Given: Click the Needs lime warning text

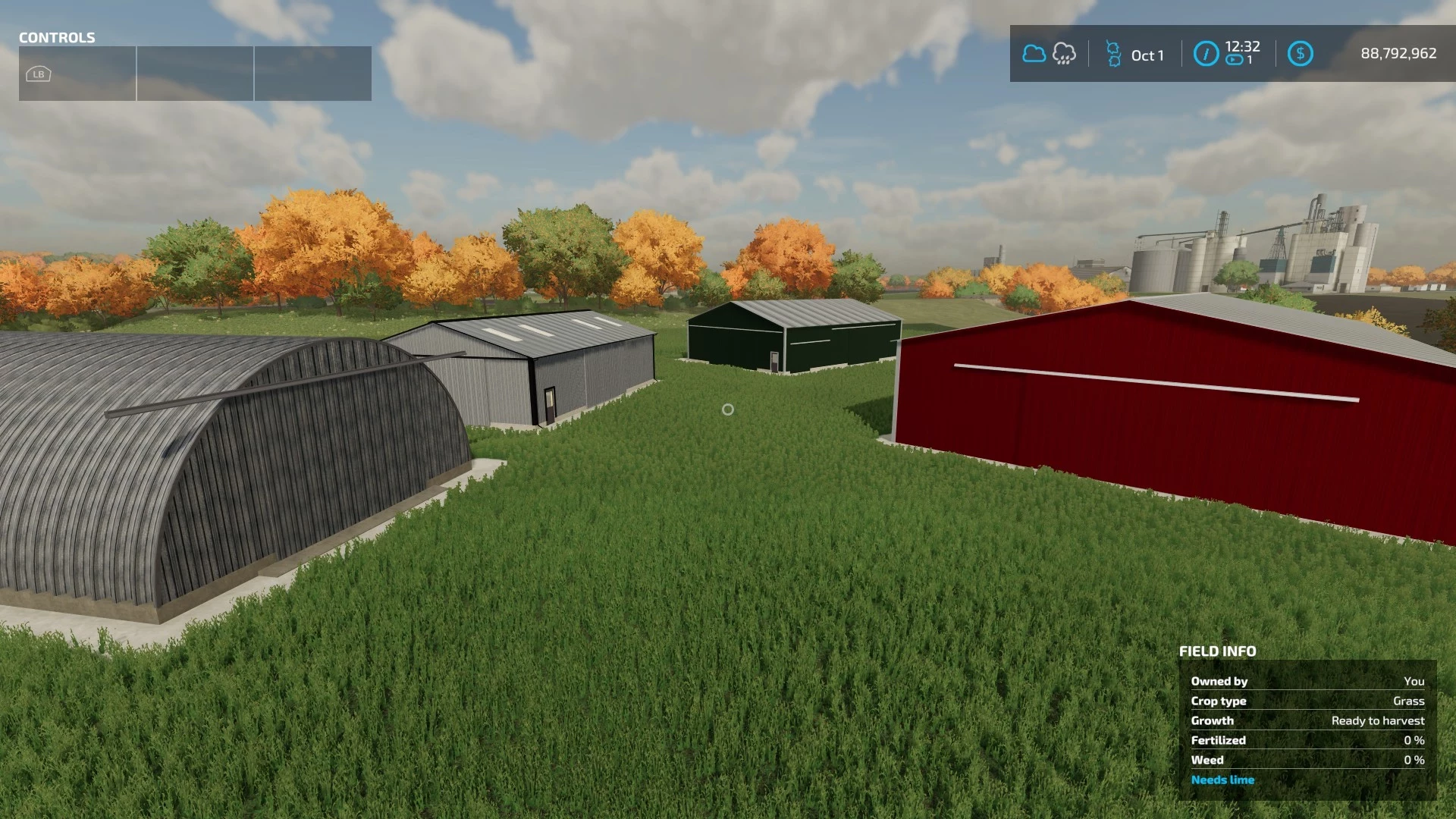Looking at the screenshot, I should pos(1222,780).
